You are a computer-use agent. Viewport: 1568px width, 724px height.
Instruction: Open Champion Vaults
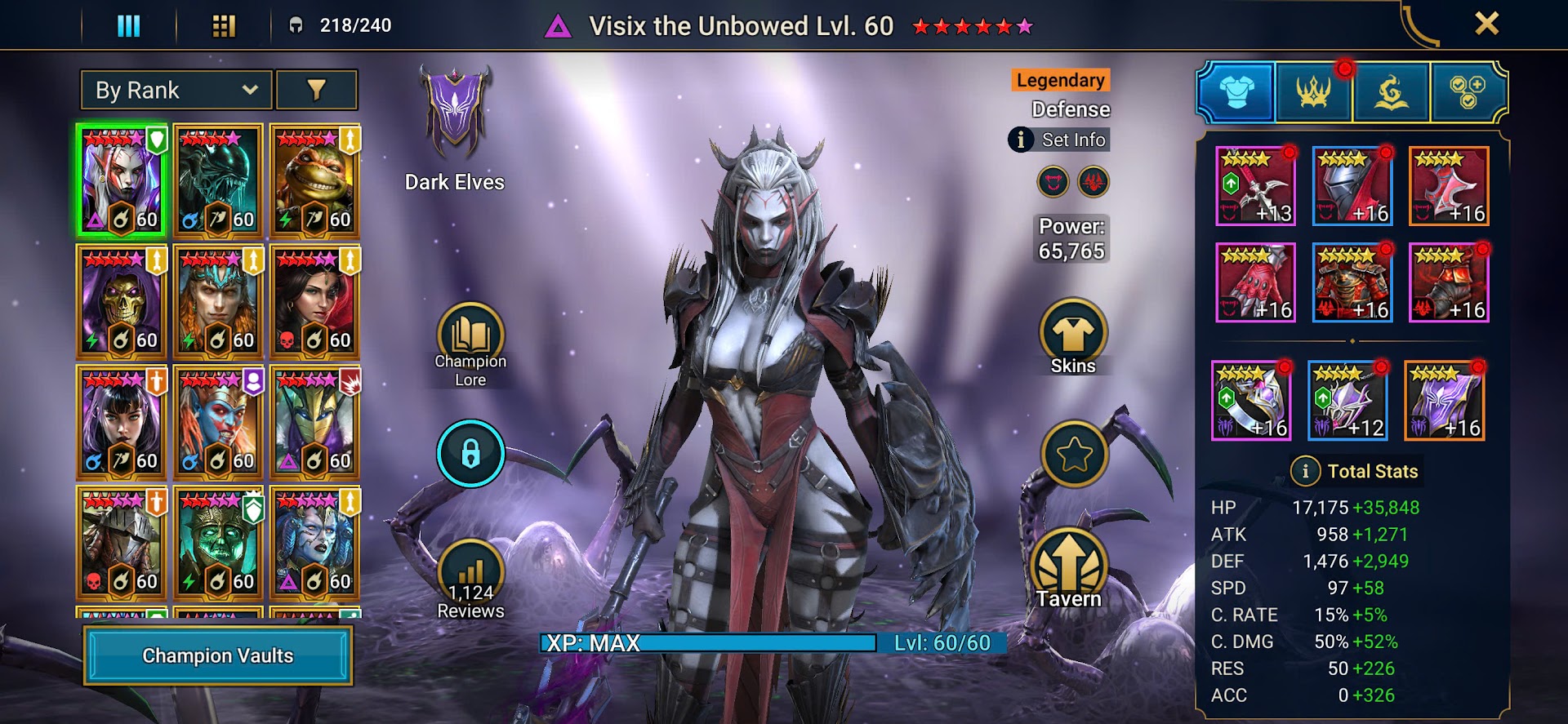(218, 655)
